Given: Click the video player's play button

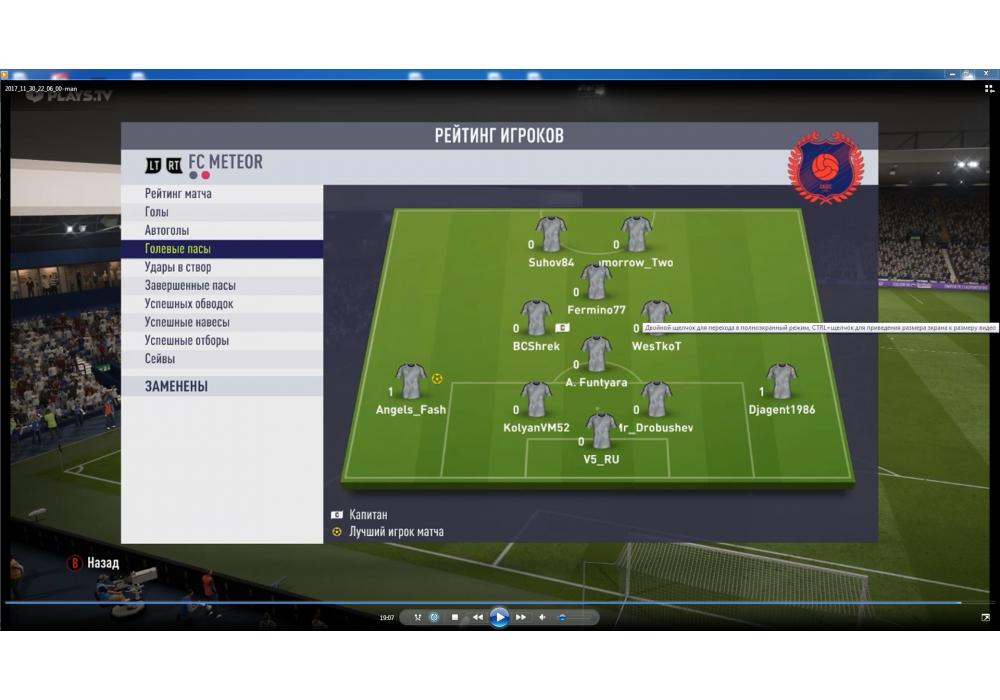Looking at the screenshot, I should (x=499, y=617).
